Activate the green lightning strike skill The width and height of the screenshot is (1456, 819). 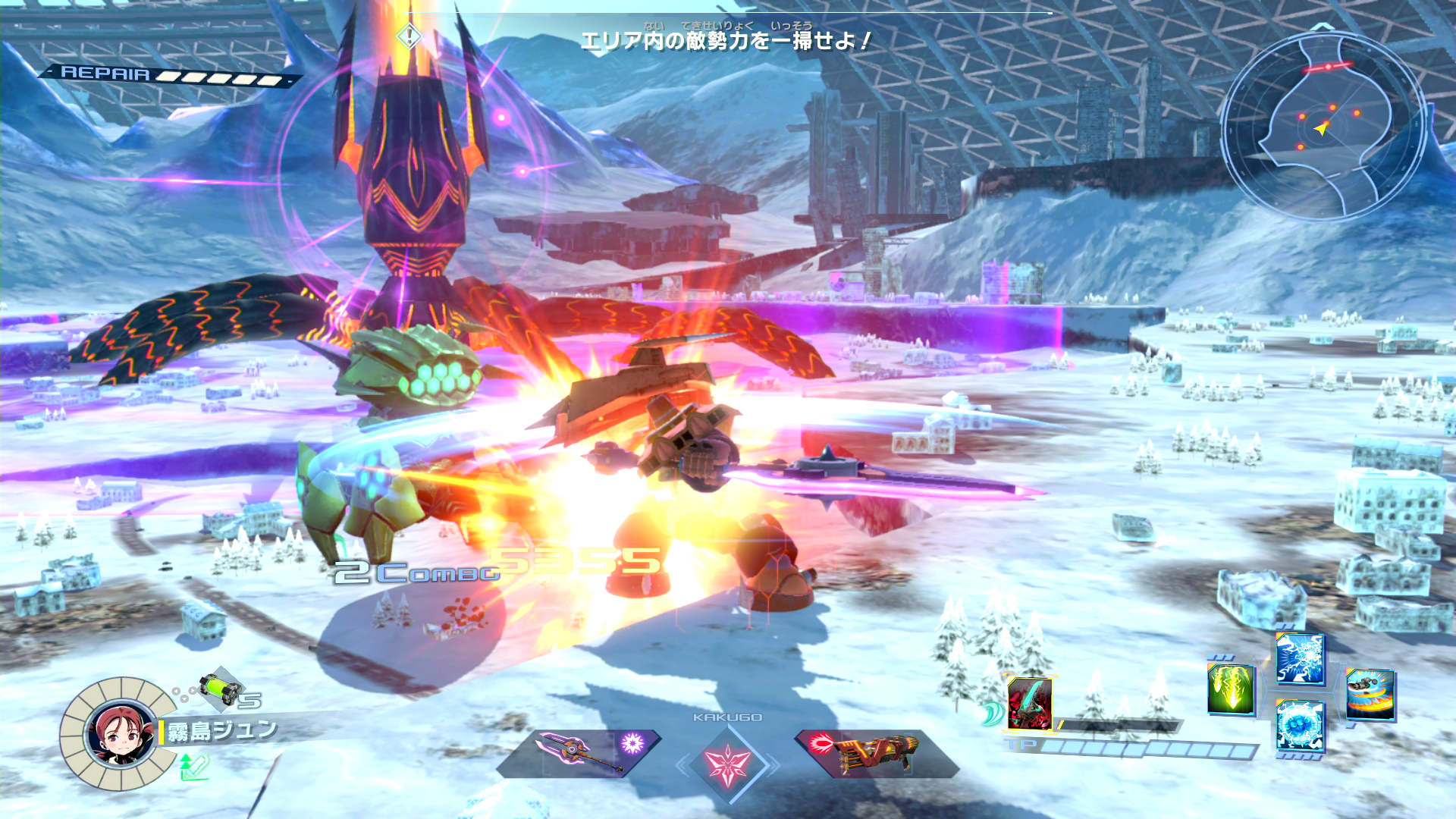click(1230, 689)
